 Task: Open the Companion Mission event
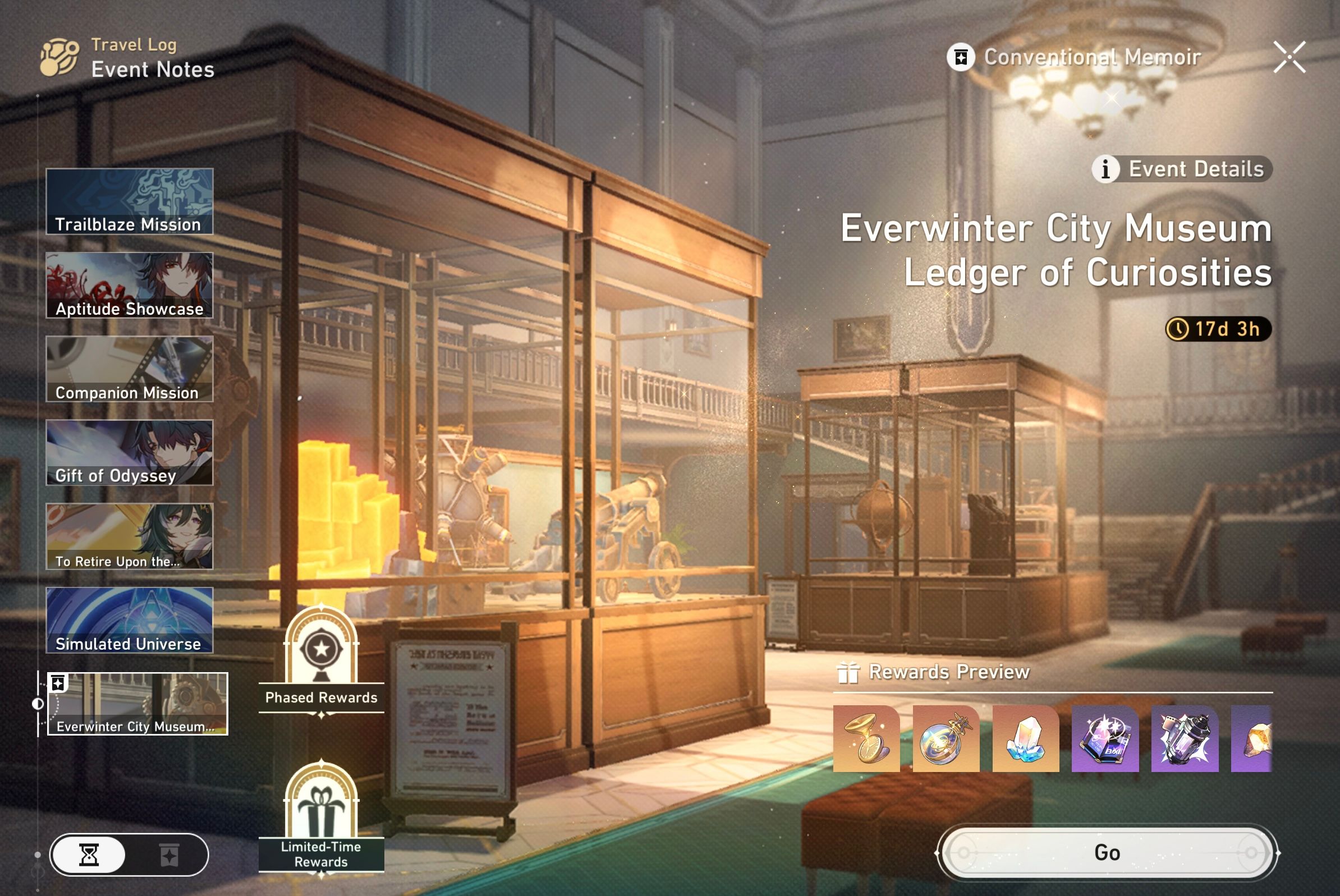click(129, 368)
